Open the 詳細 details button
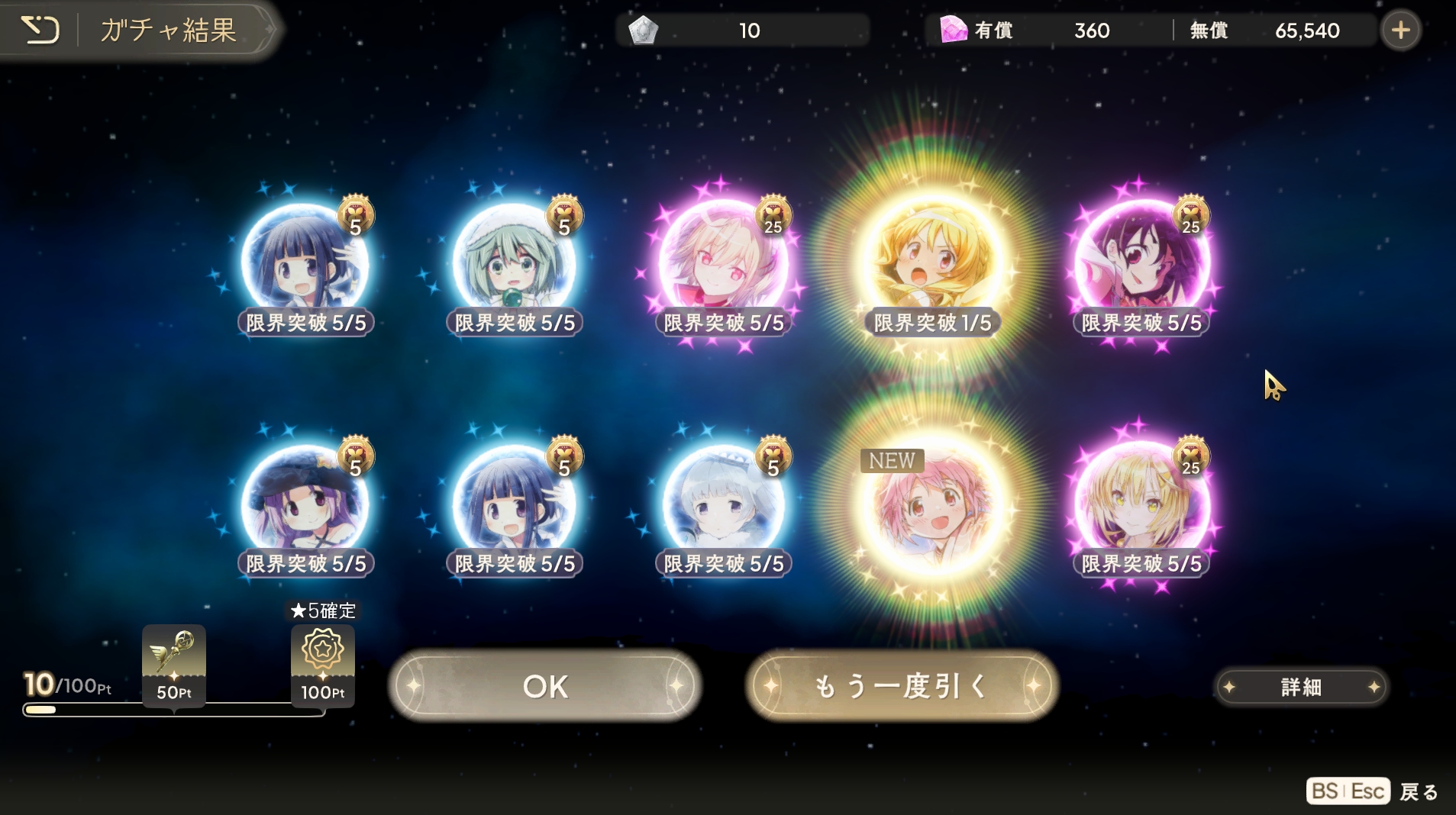 point(1300,687)
